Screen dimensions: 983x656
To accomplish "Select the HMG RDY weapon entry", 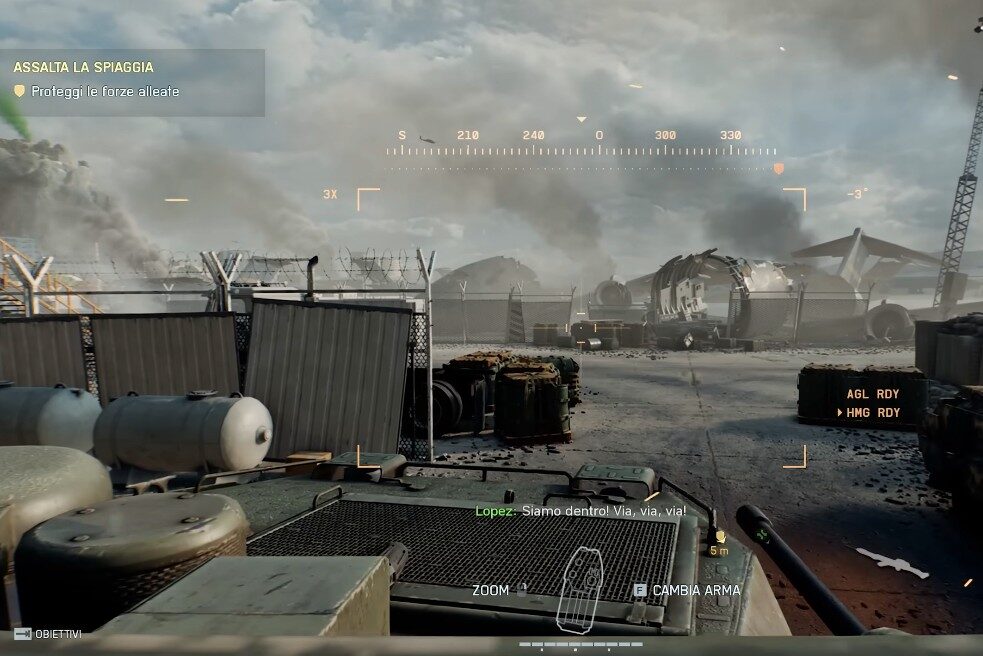I will (x=873, y=413).
